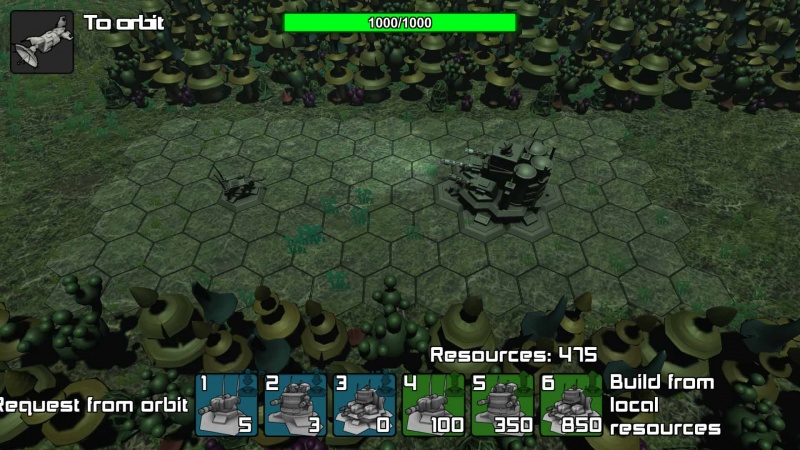Viewport: 800px width, 450px height.
Task: Select the 350-cost building in slot 5
Action: [x=503, y=405]
